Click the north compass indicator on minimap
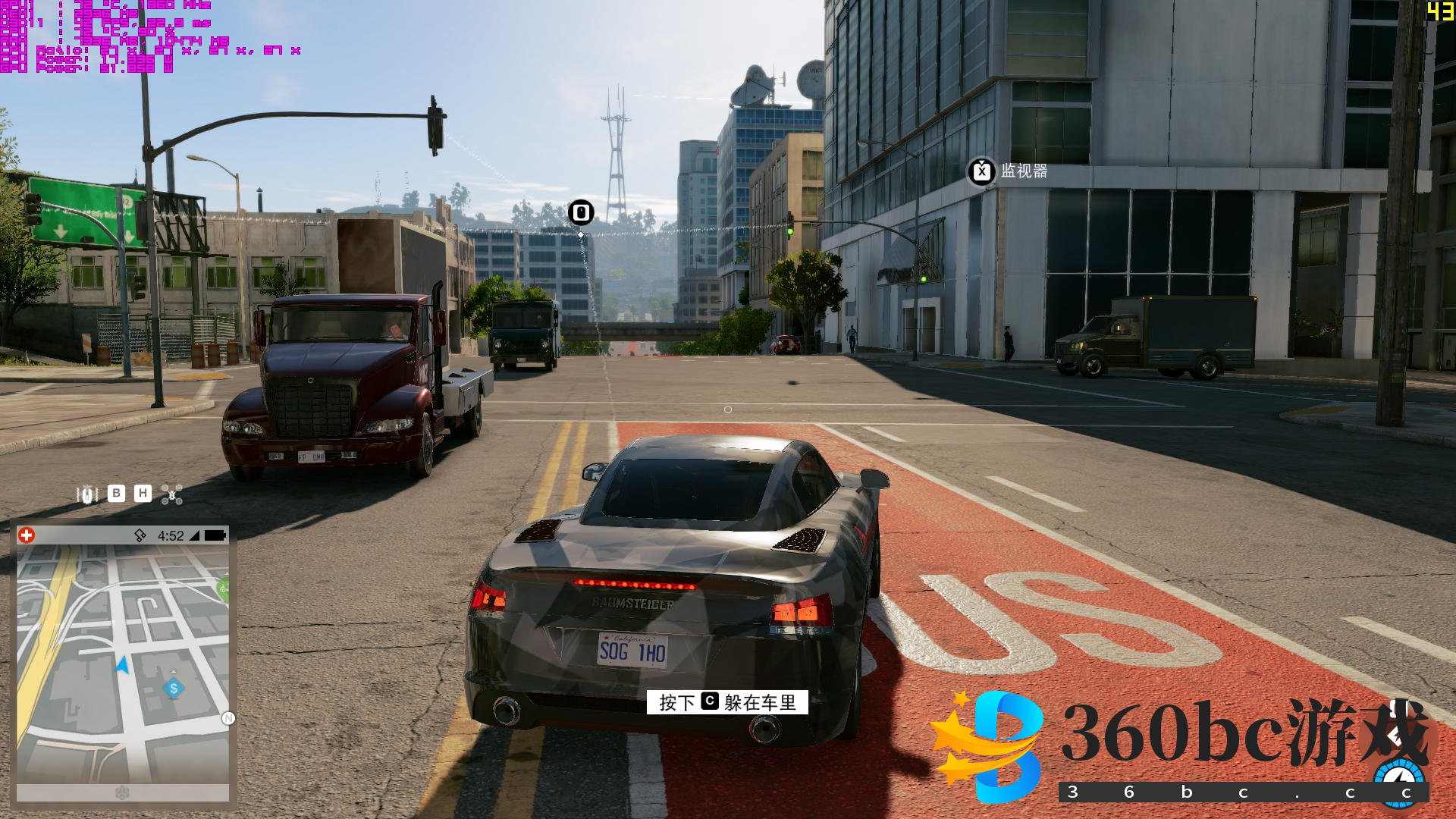Image resolution: width=1456 pixels, height=819 pixels. click(x=228, y=718)
